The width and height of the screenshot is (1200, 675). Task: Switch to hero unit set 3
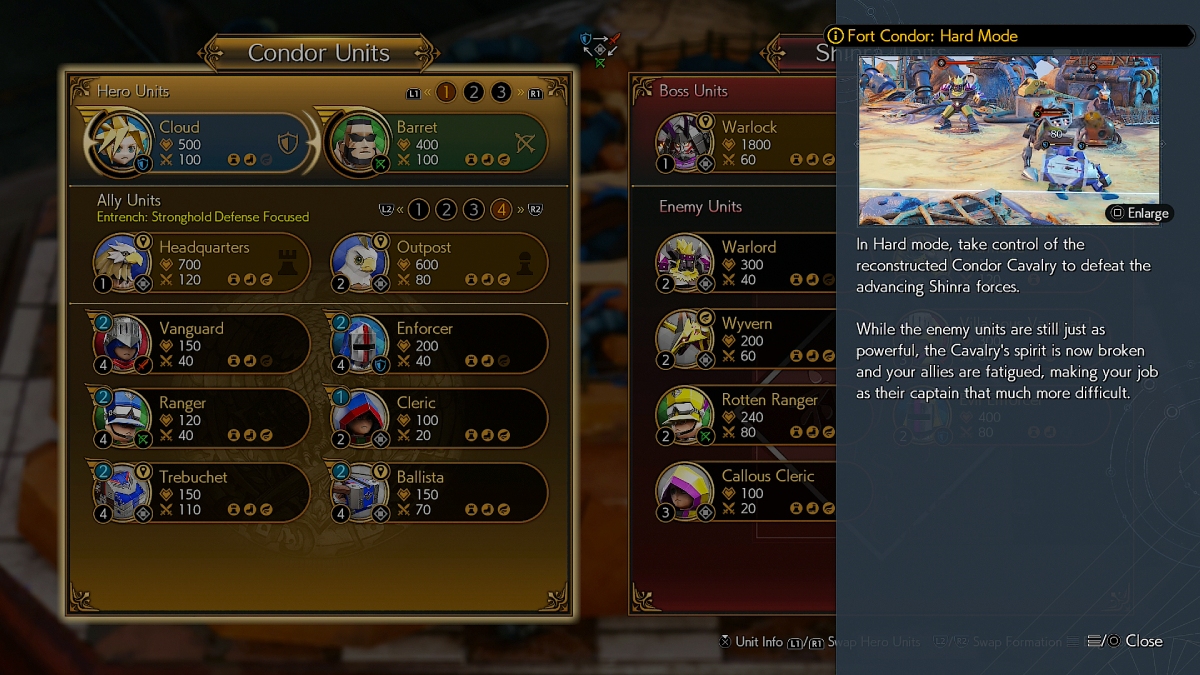501,92
